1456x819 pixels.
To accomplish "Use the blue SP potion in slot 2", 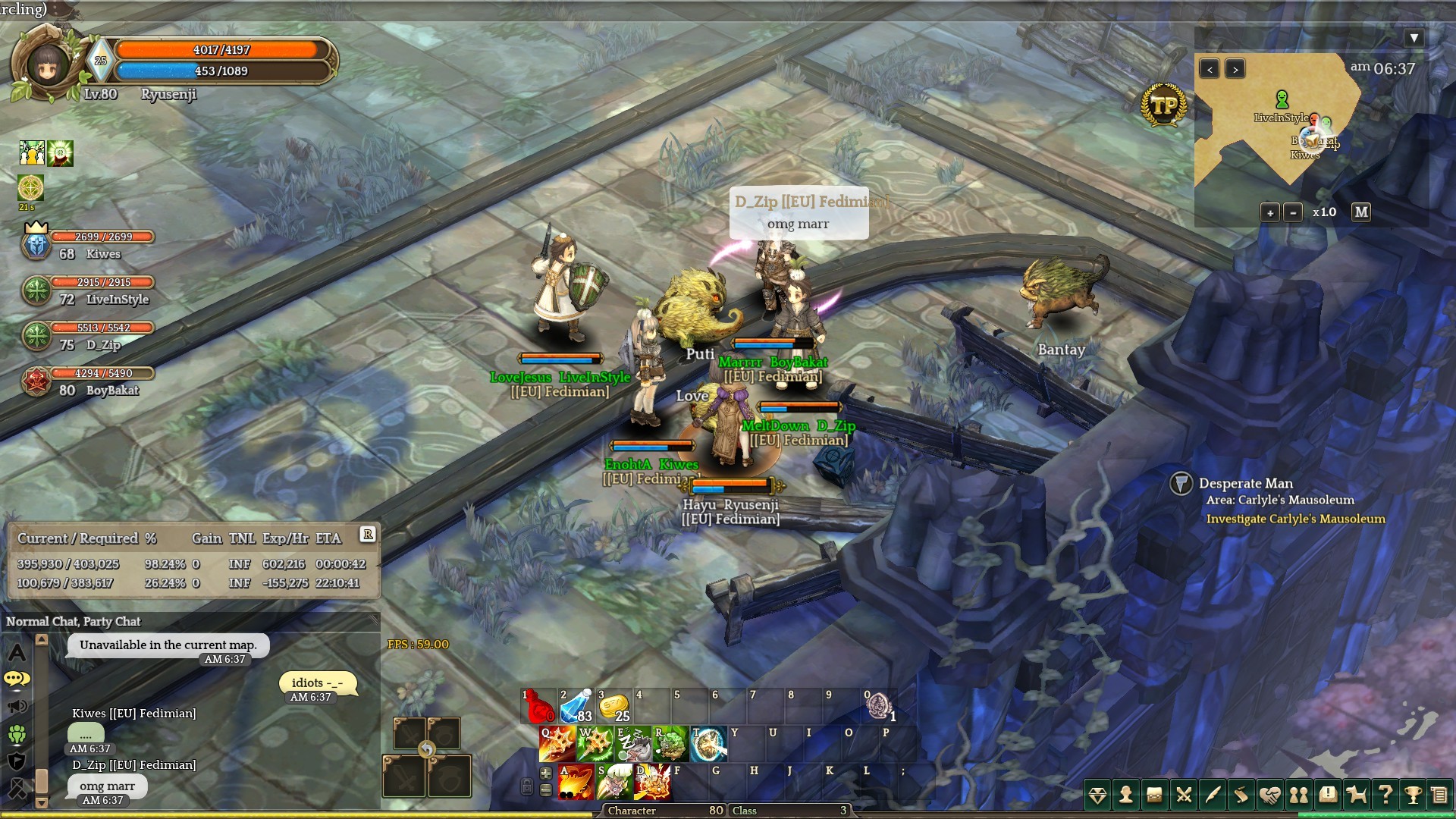I will [576, 706].
